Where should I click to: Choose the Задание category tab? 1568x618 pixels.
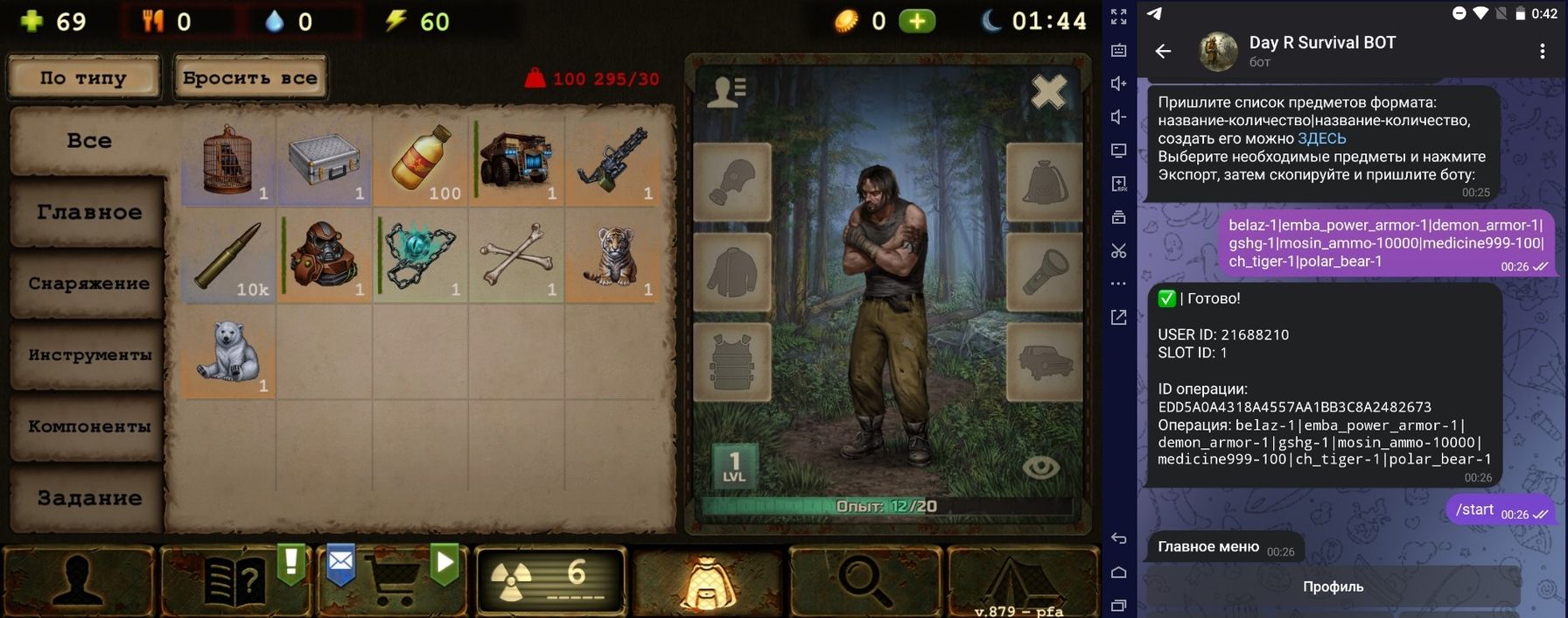(88, 498)
